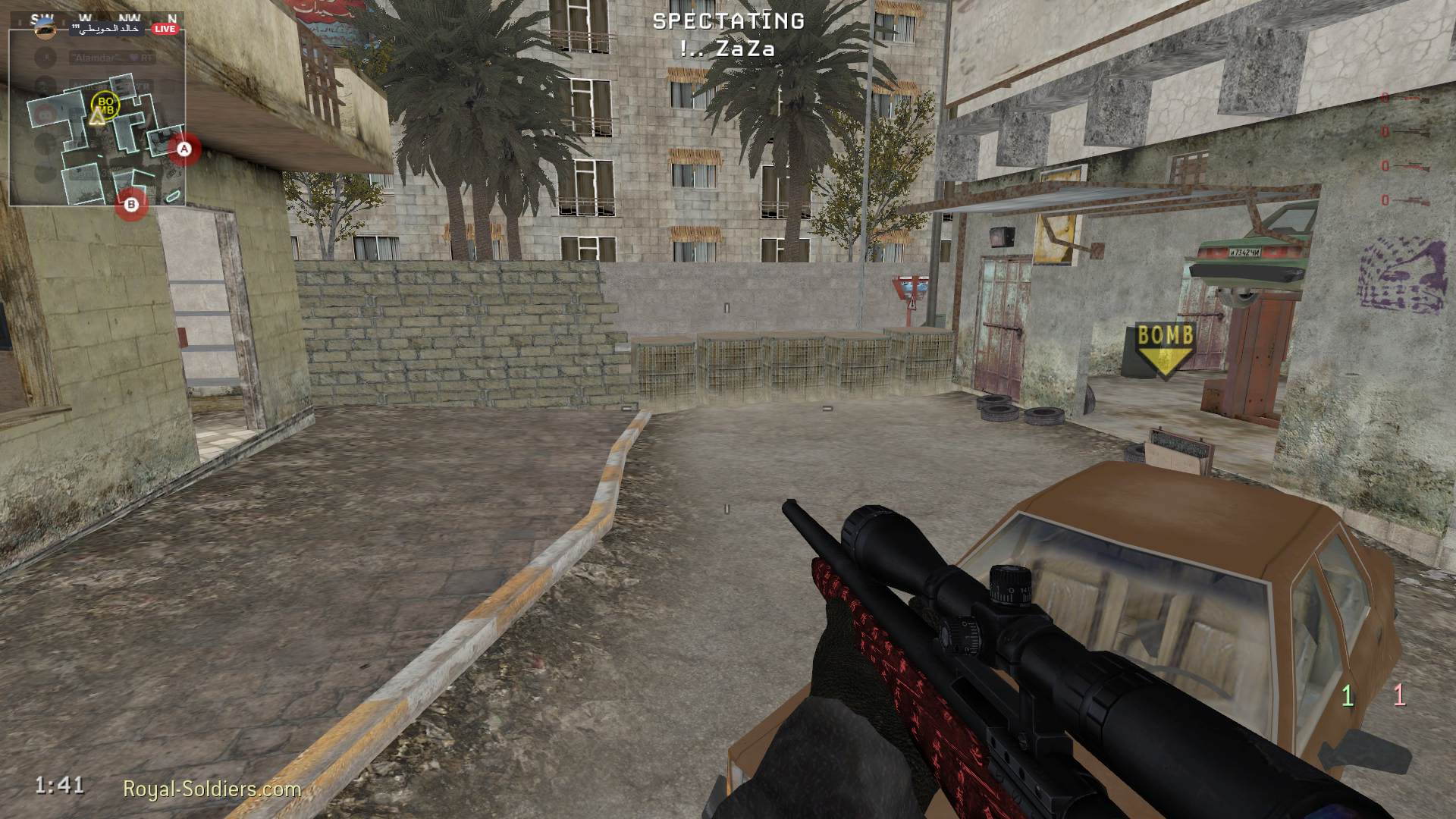Select bomb site A icon on the minimap
1456x819 pixels.
184,148
